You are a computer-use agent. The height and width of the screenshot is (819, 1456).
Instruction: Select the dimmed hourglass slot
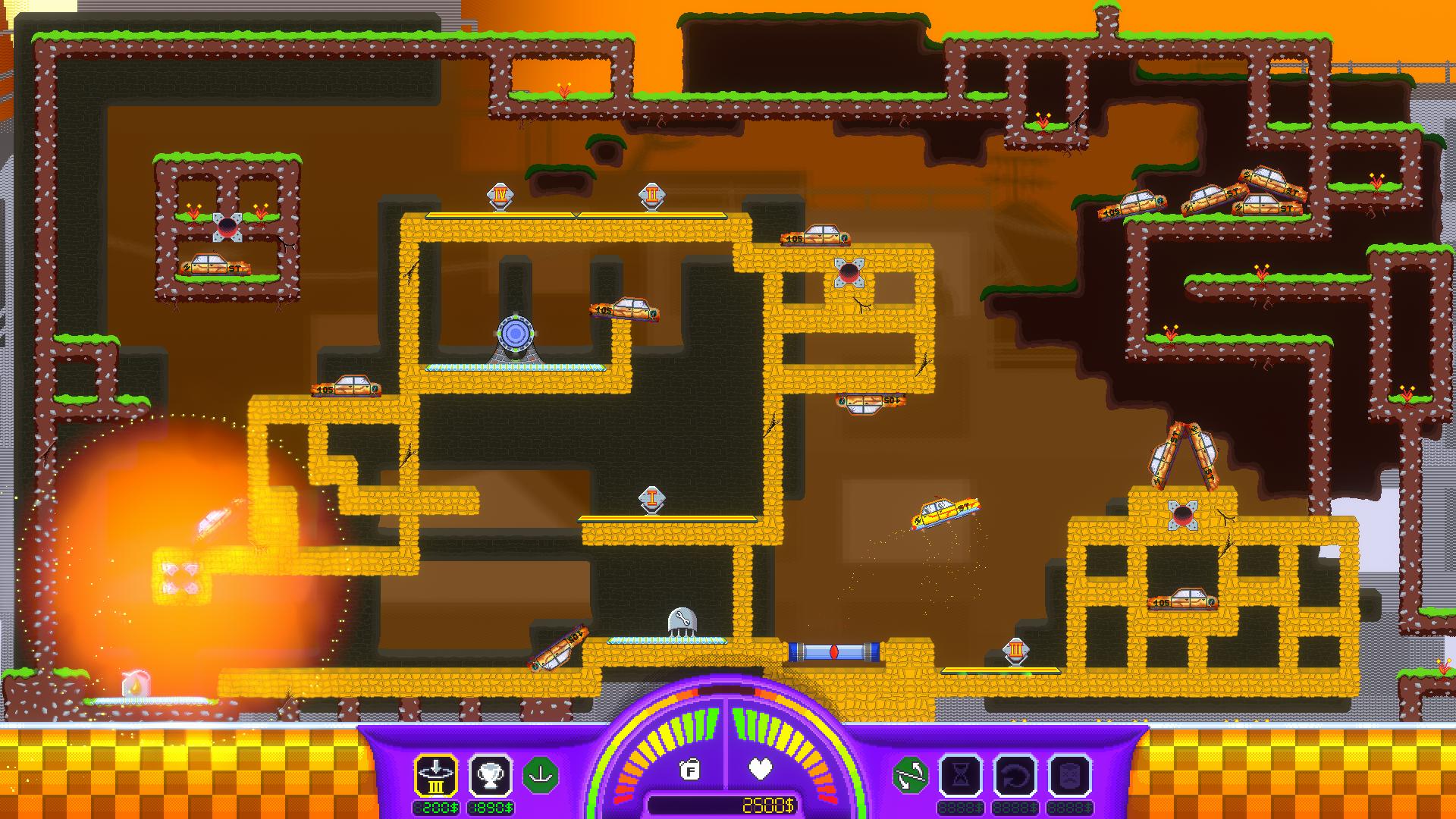click(961, 776)
